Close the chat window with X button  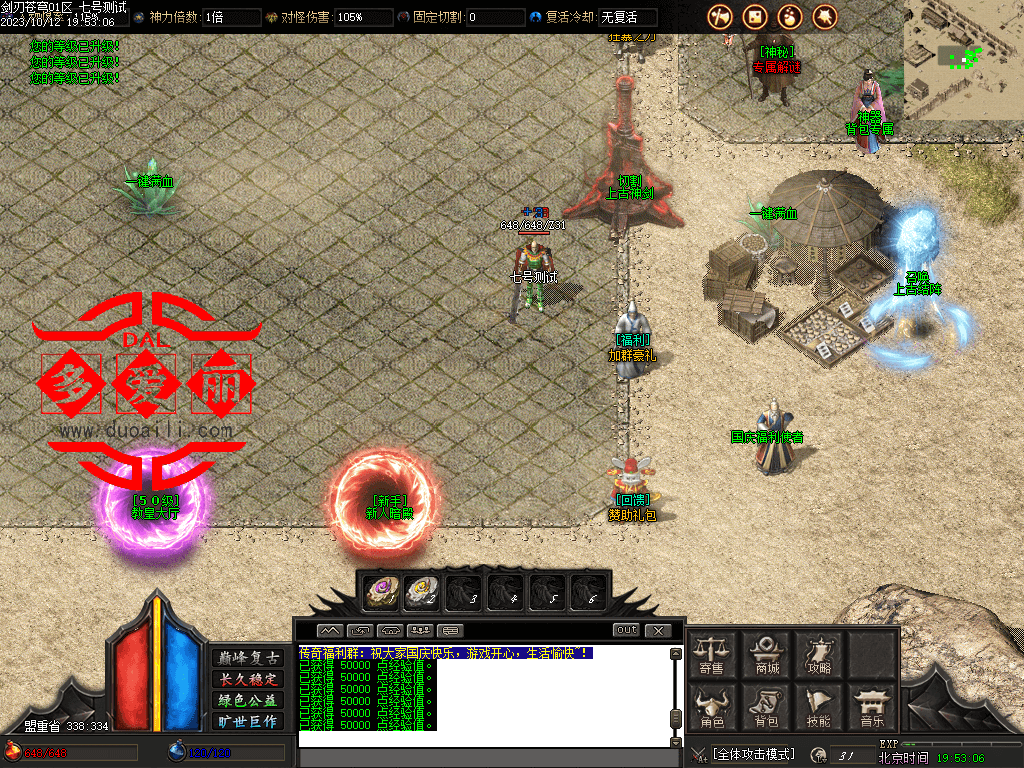pyautogui.click(x=657, y=630)
